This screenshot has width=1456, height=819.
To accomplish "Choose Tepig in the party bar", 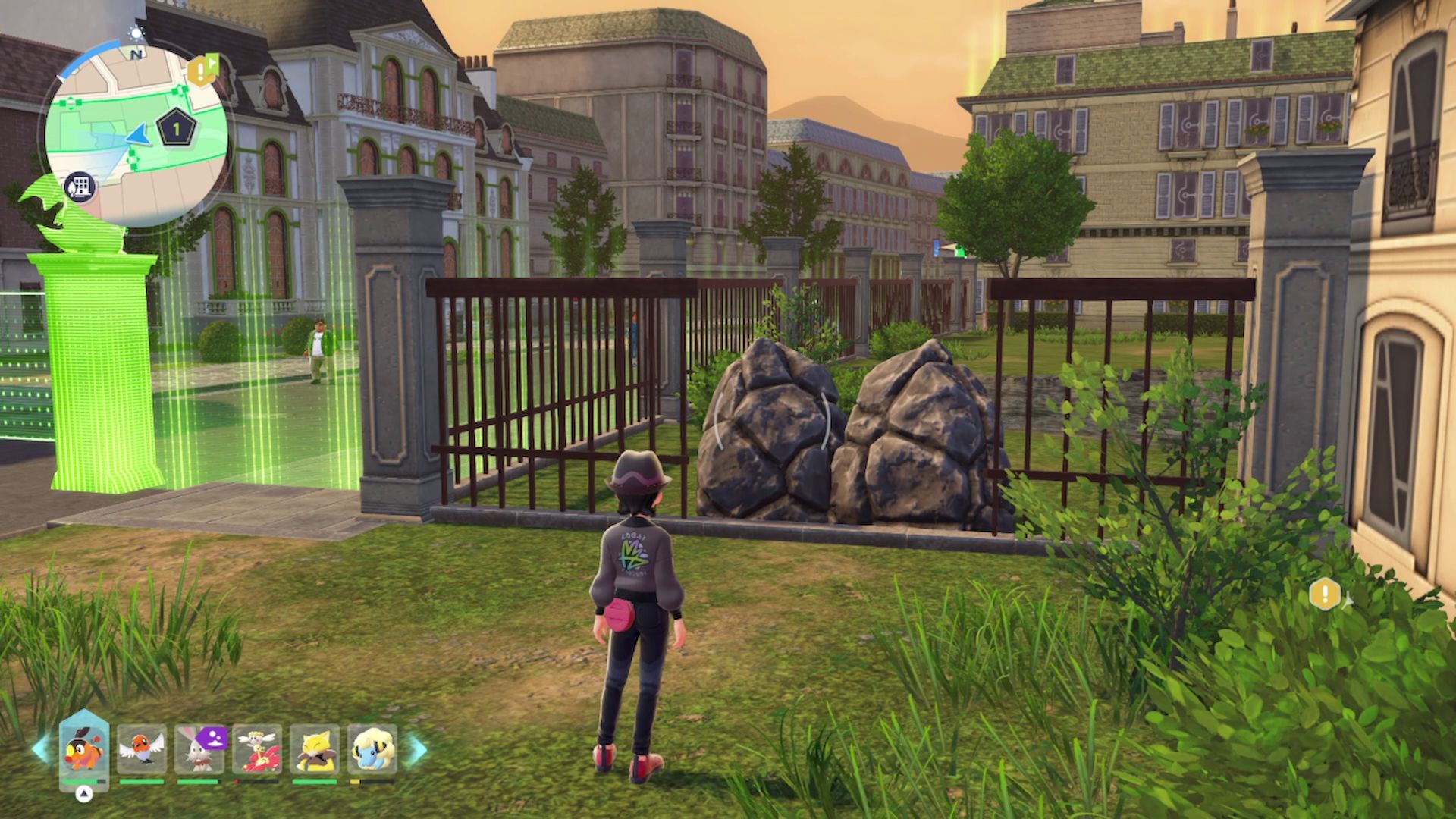I will click(x=83, y=749).
